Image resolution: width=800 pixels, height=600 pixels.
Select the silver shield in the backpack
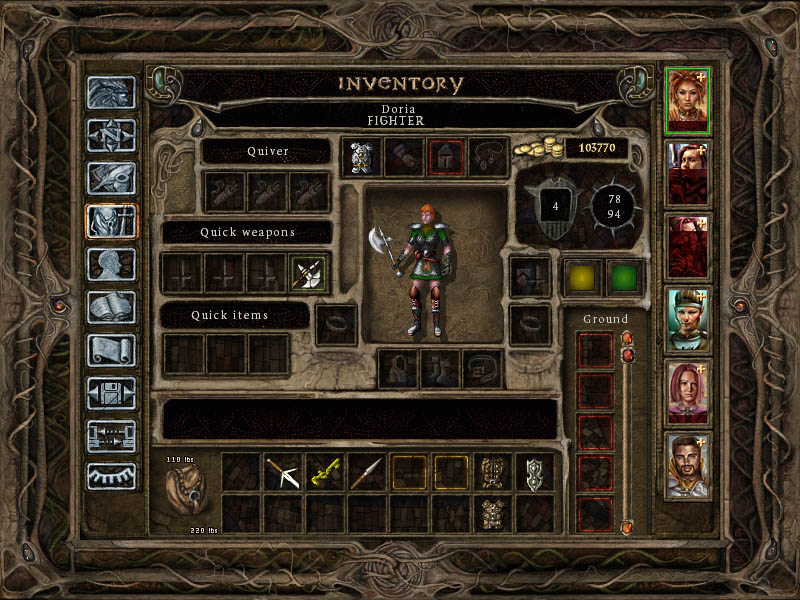pos(535,472)
